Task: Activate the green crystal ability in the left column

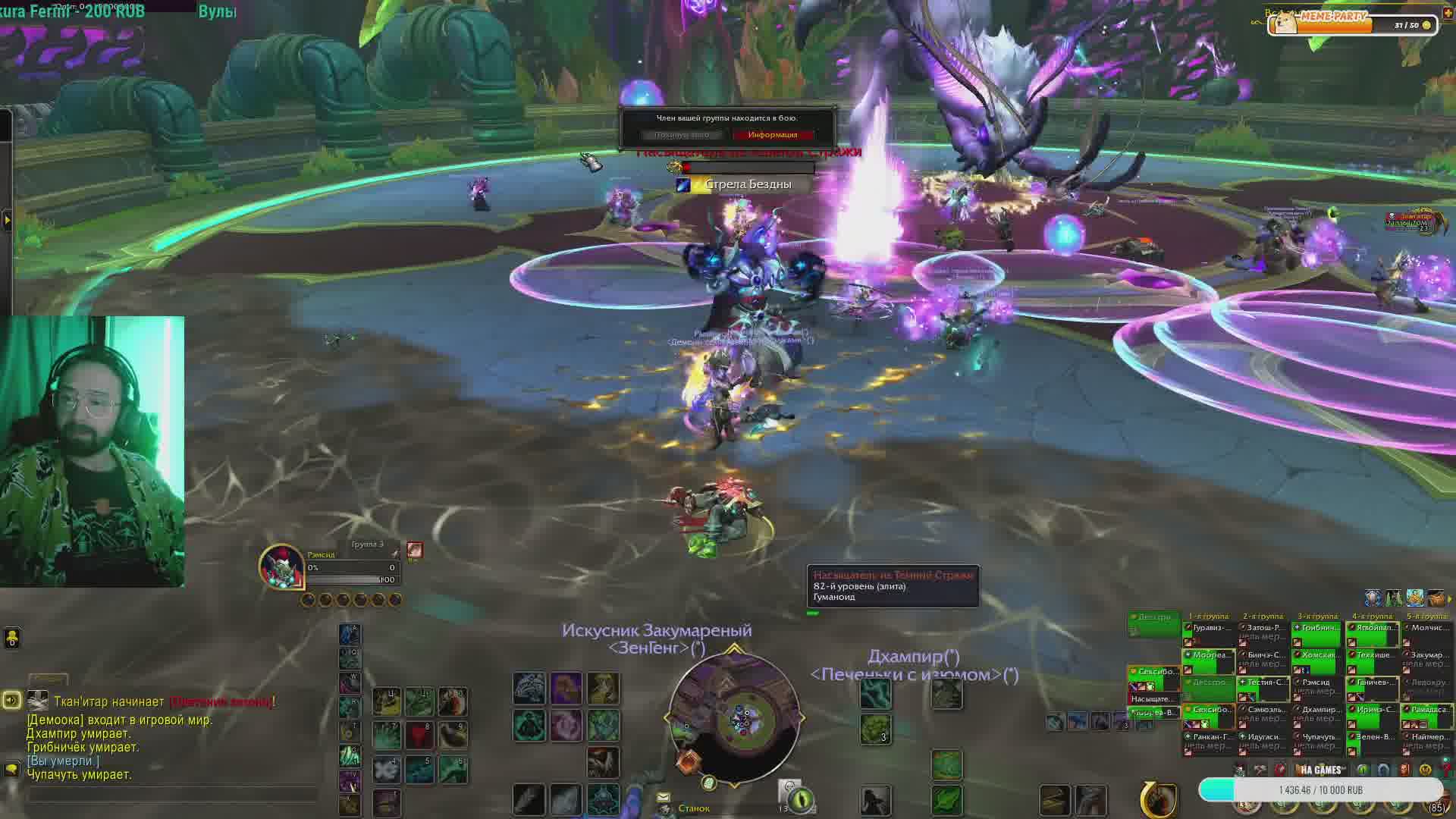Action: pos(350,755)
